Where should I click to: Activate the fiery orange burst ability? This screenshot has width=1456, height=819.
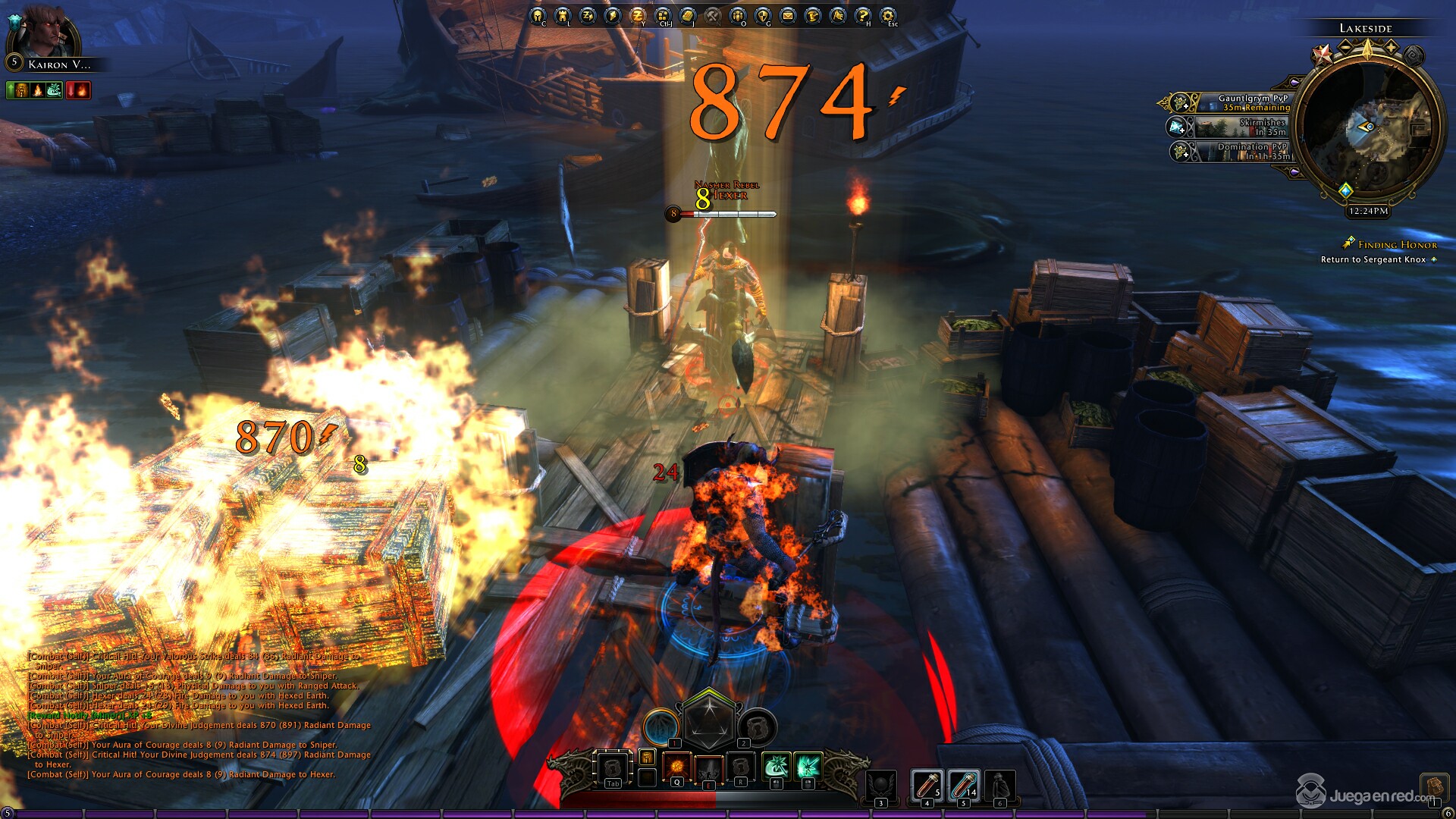pos(677,766)
